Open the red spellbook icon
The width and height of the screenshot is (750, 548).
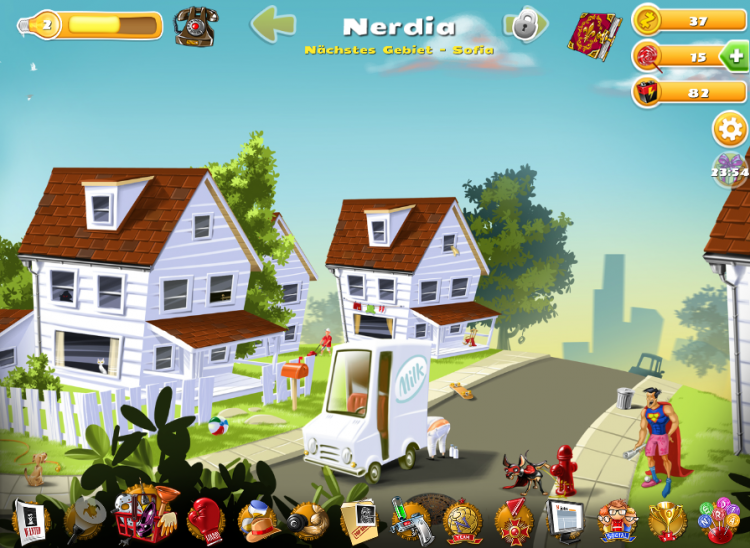595,35
